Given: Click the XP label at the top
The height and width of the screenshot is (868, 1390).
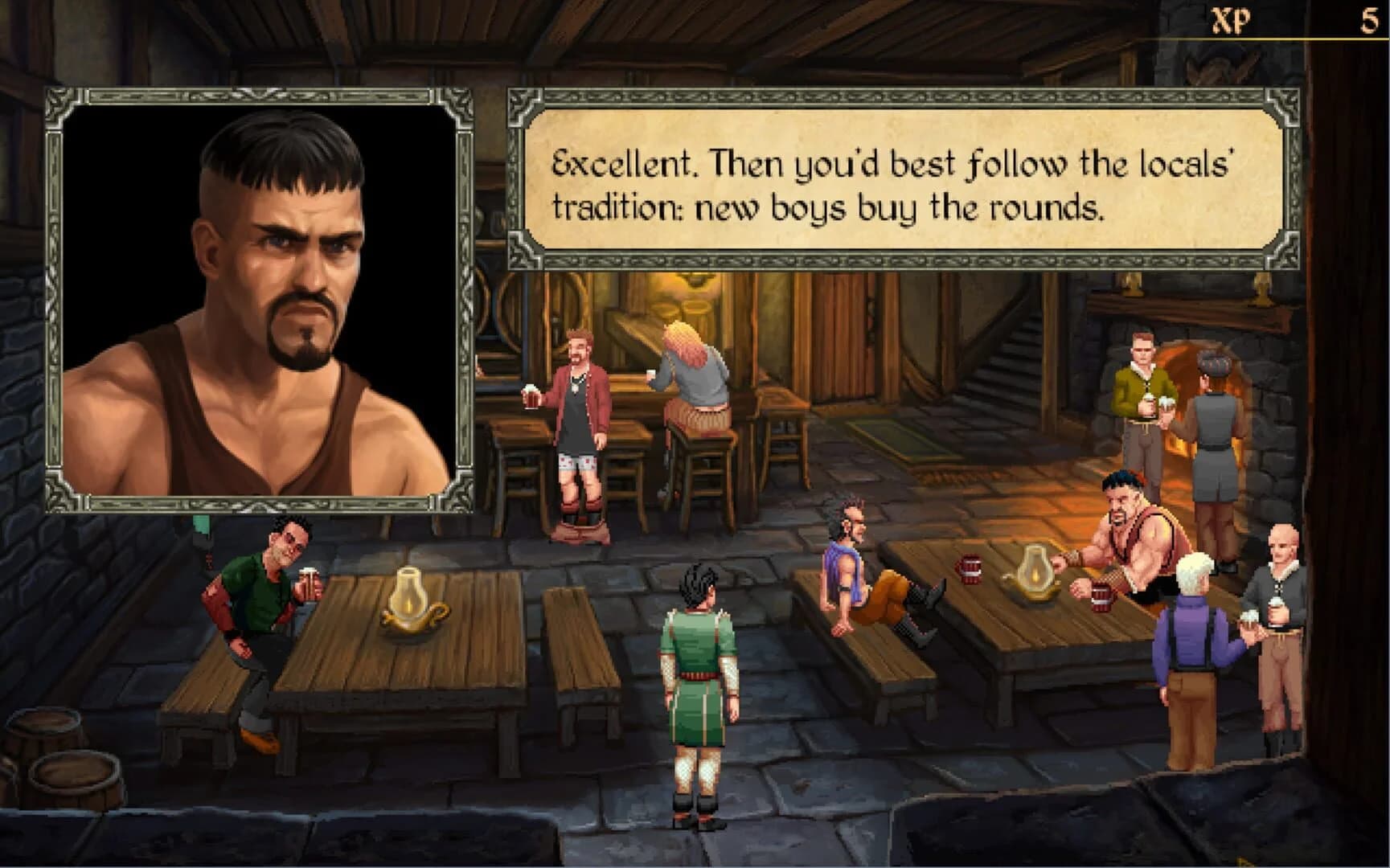Looking at the screenshot, I should click(1232, 19).
